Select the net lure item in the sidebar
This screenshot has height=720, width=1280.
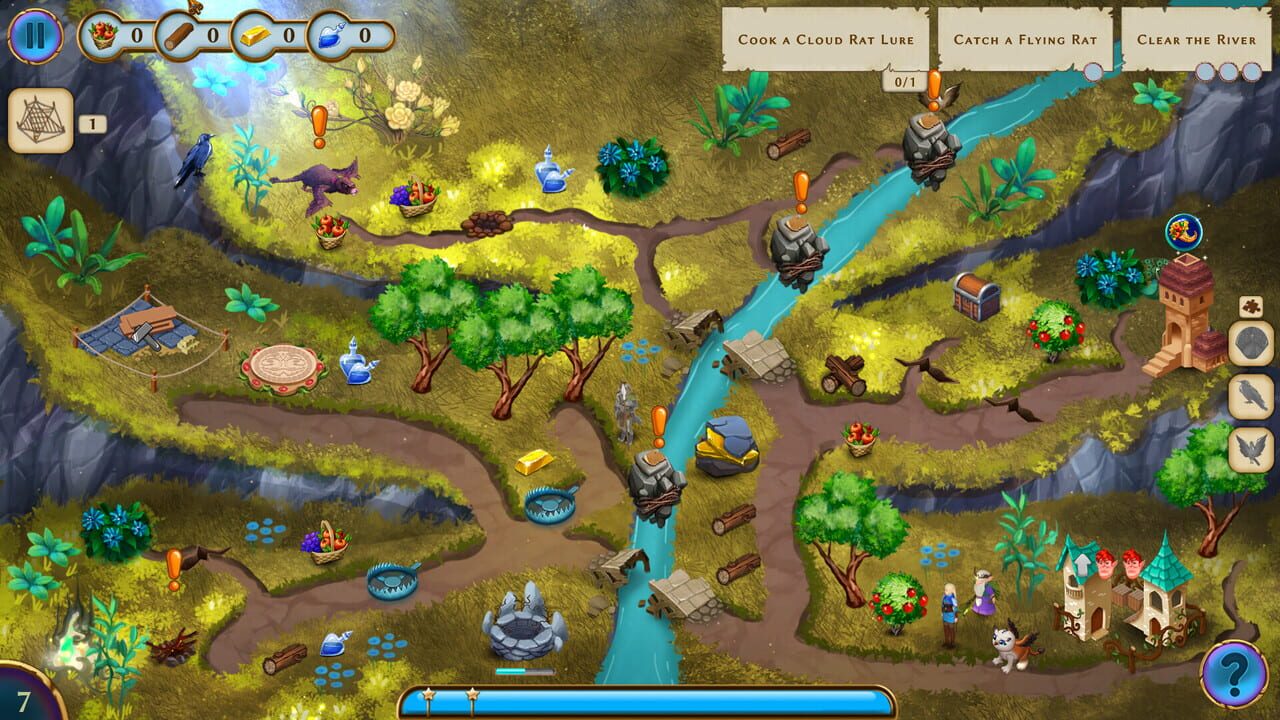(x=40, y=123)
